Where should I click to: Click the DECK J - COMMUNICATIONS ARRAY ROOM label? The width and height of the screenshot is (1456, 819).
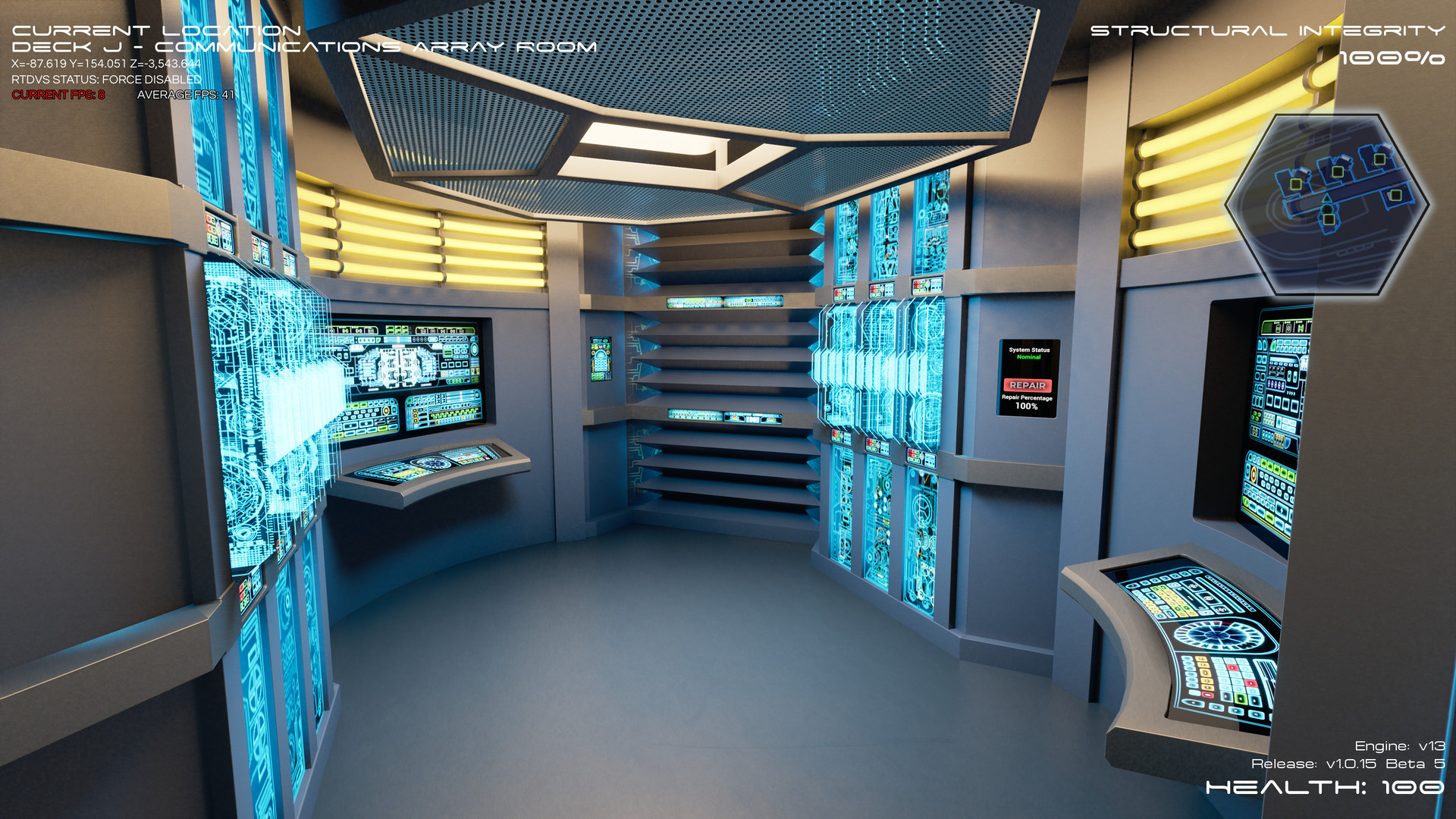(x=303, y=47)
